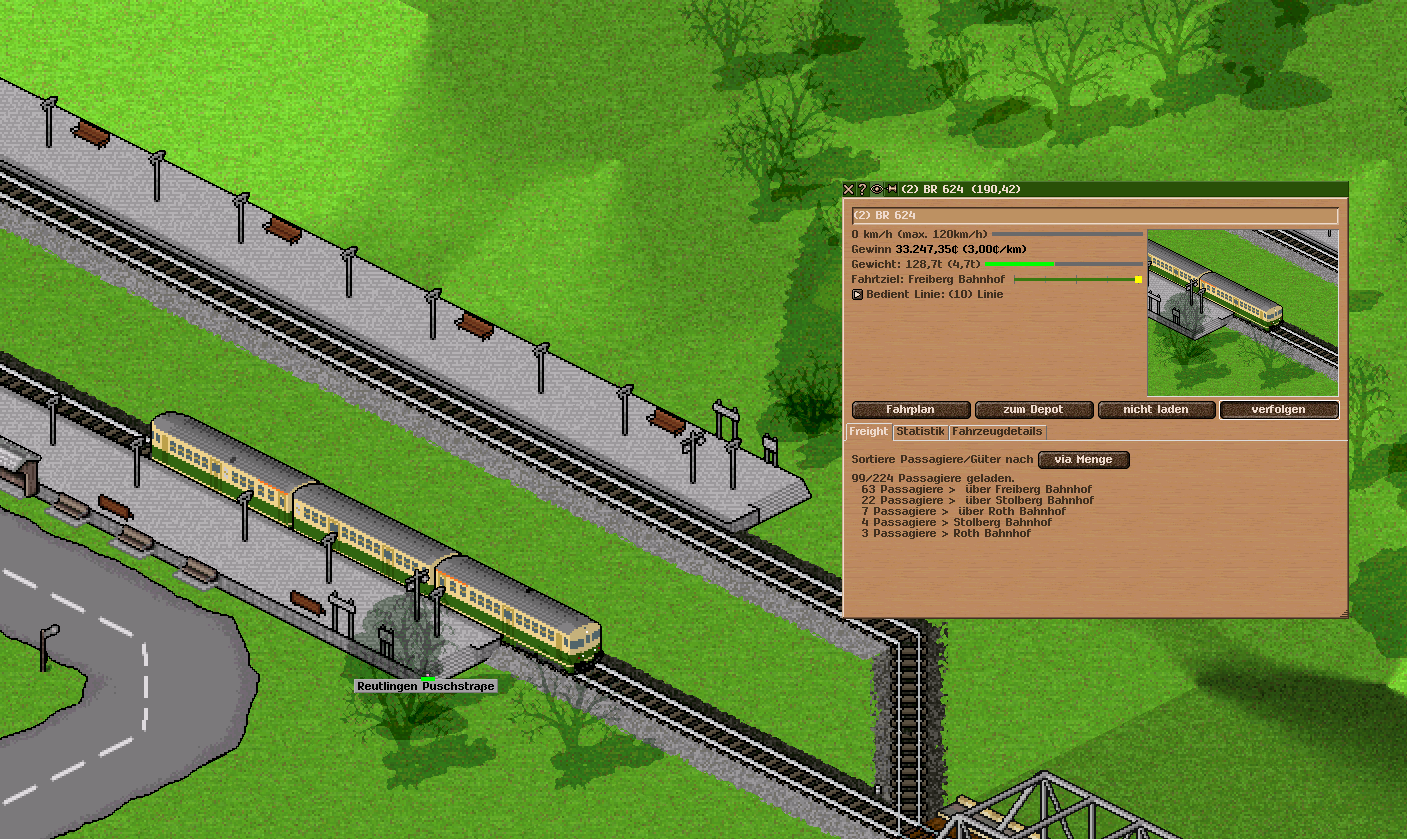Open the Fahrzeugdetails tab
1407x839 pixels.
click(997, 432)
